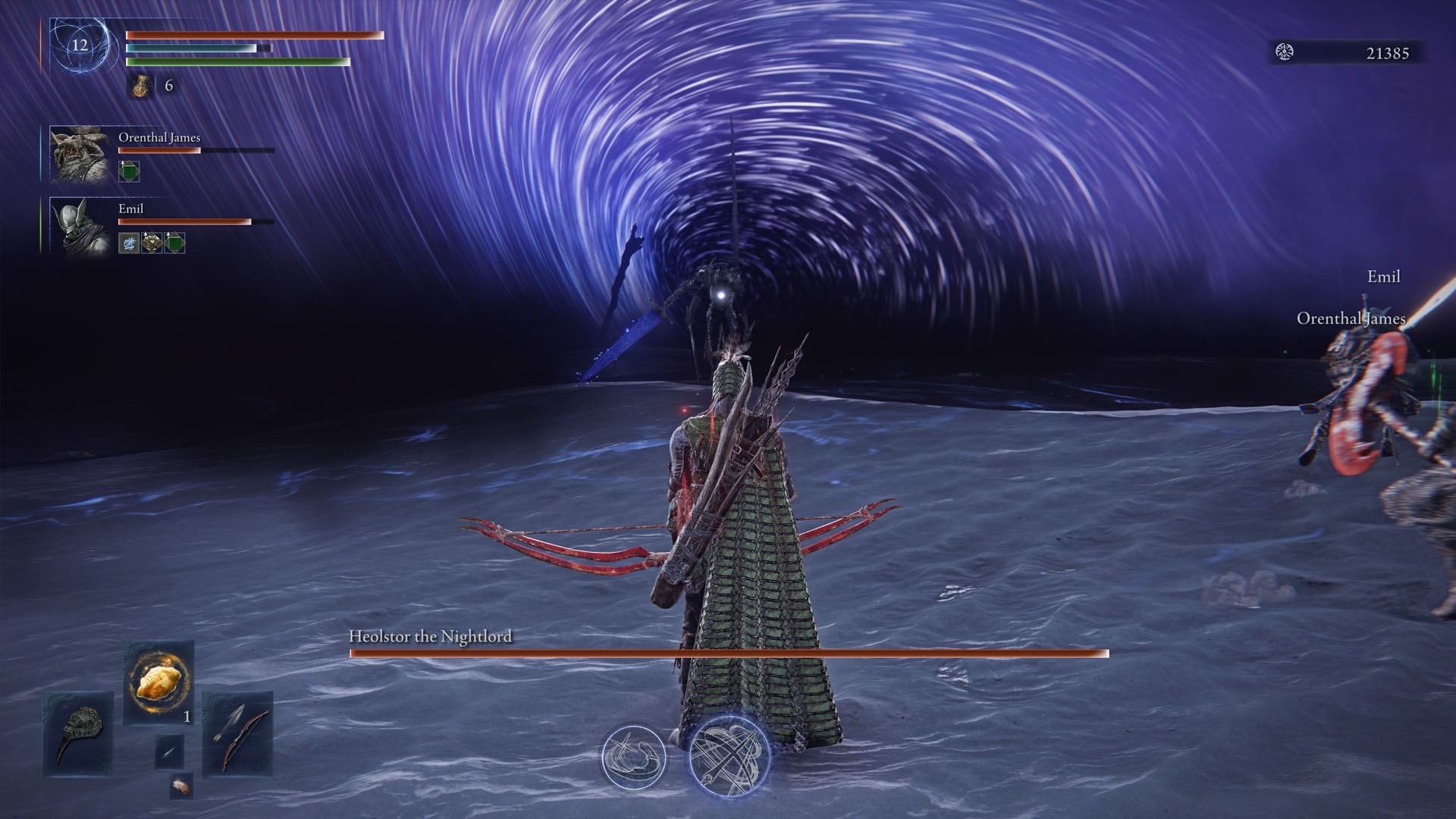Select Emil's helmeted portrait
The image size is (1456, 819).
(x=78, y=225)
